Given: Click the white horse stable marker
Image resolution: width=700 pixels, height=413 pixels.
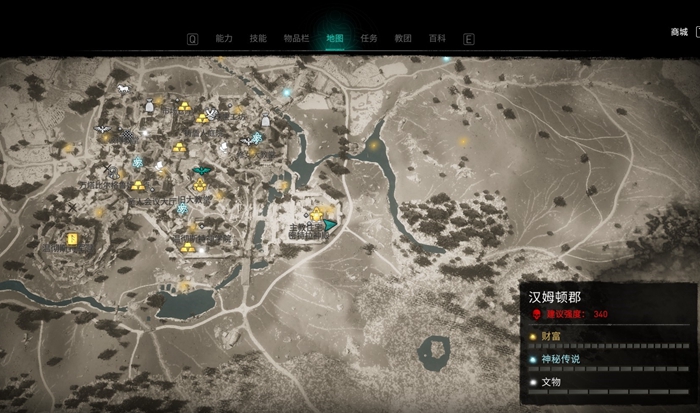Looking at the screenshot, I should tap(122, 88).
